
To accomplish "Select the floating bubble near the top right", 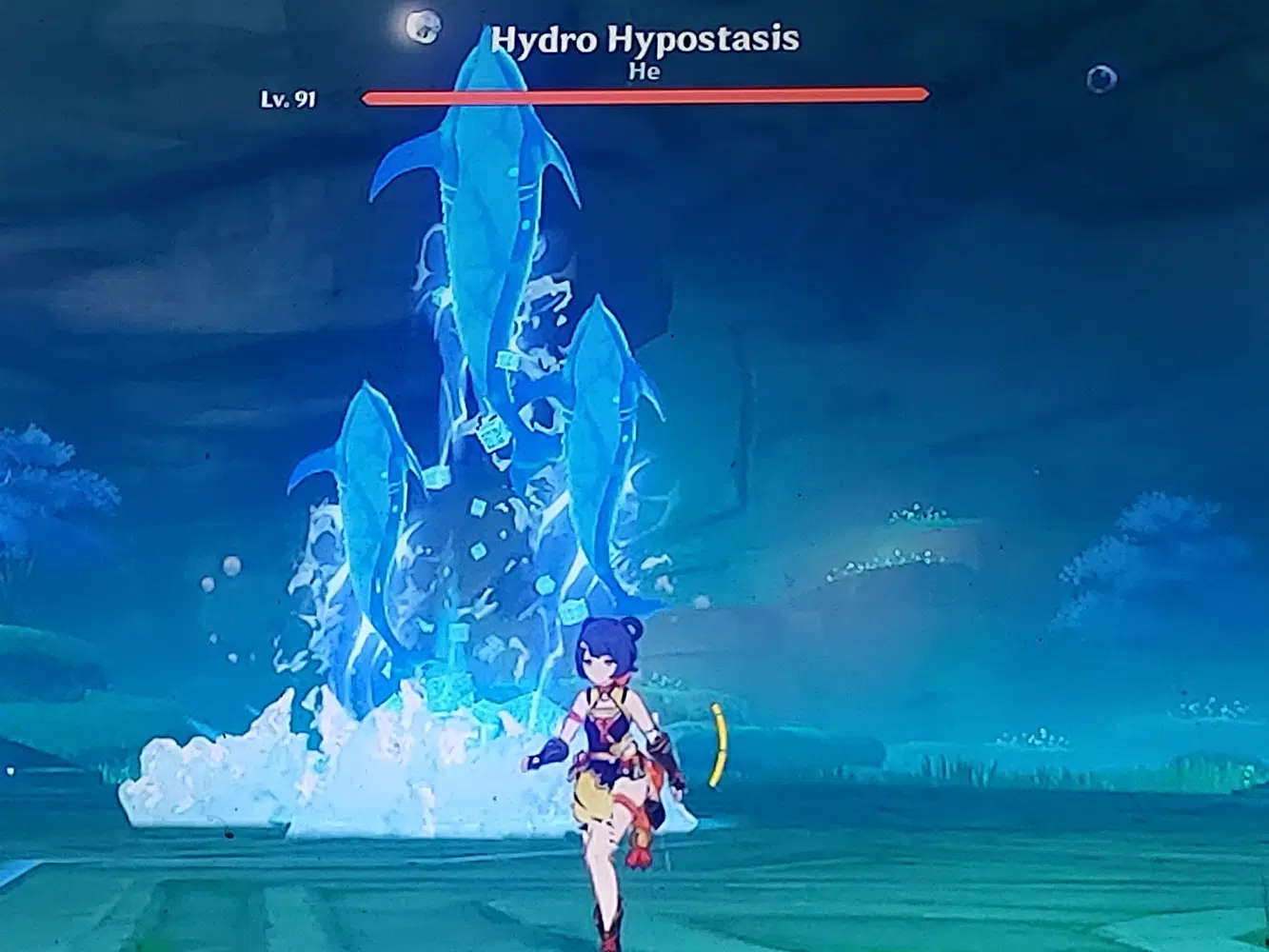I will point(1101,80).
